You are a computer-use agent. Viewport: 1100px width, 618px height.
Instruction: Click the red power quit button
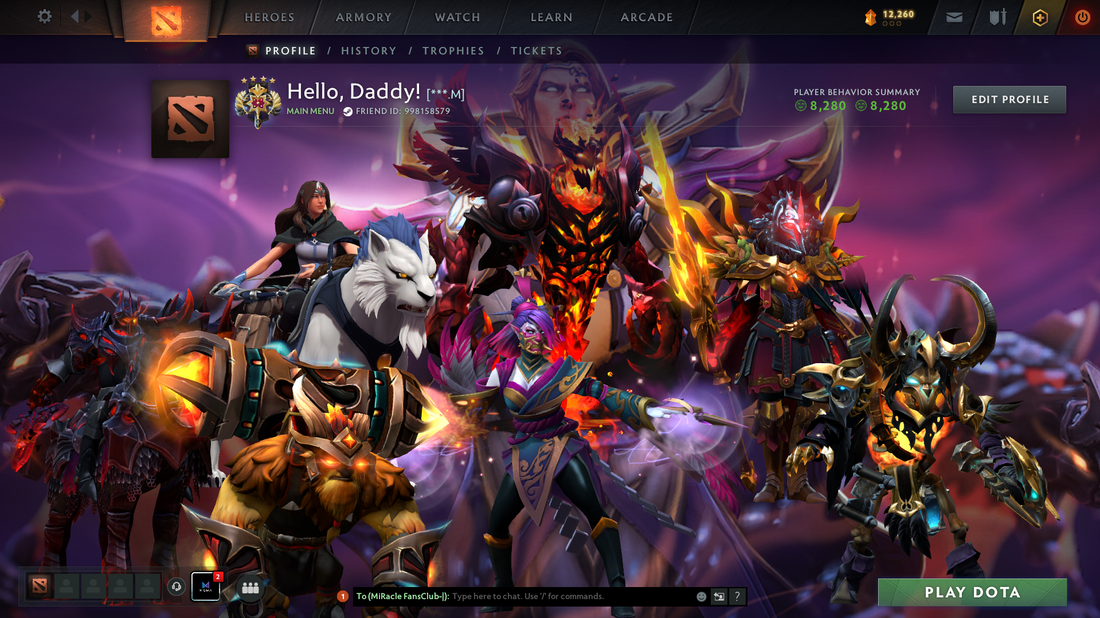click(x=1082, y=17)
